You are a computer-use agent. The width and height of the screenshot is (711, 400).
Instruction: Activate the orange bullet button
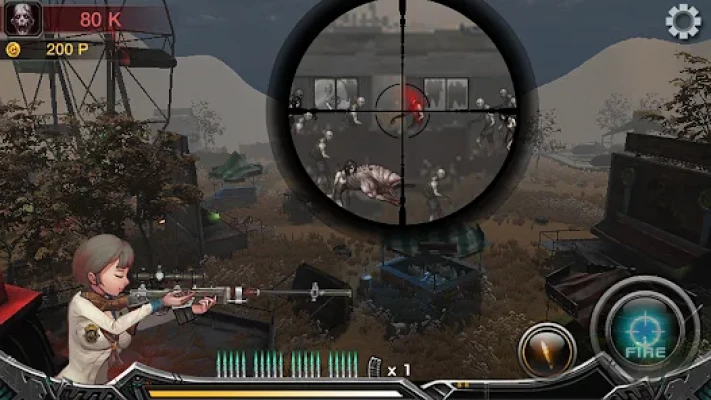pos(547,351)
